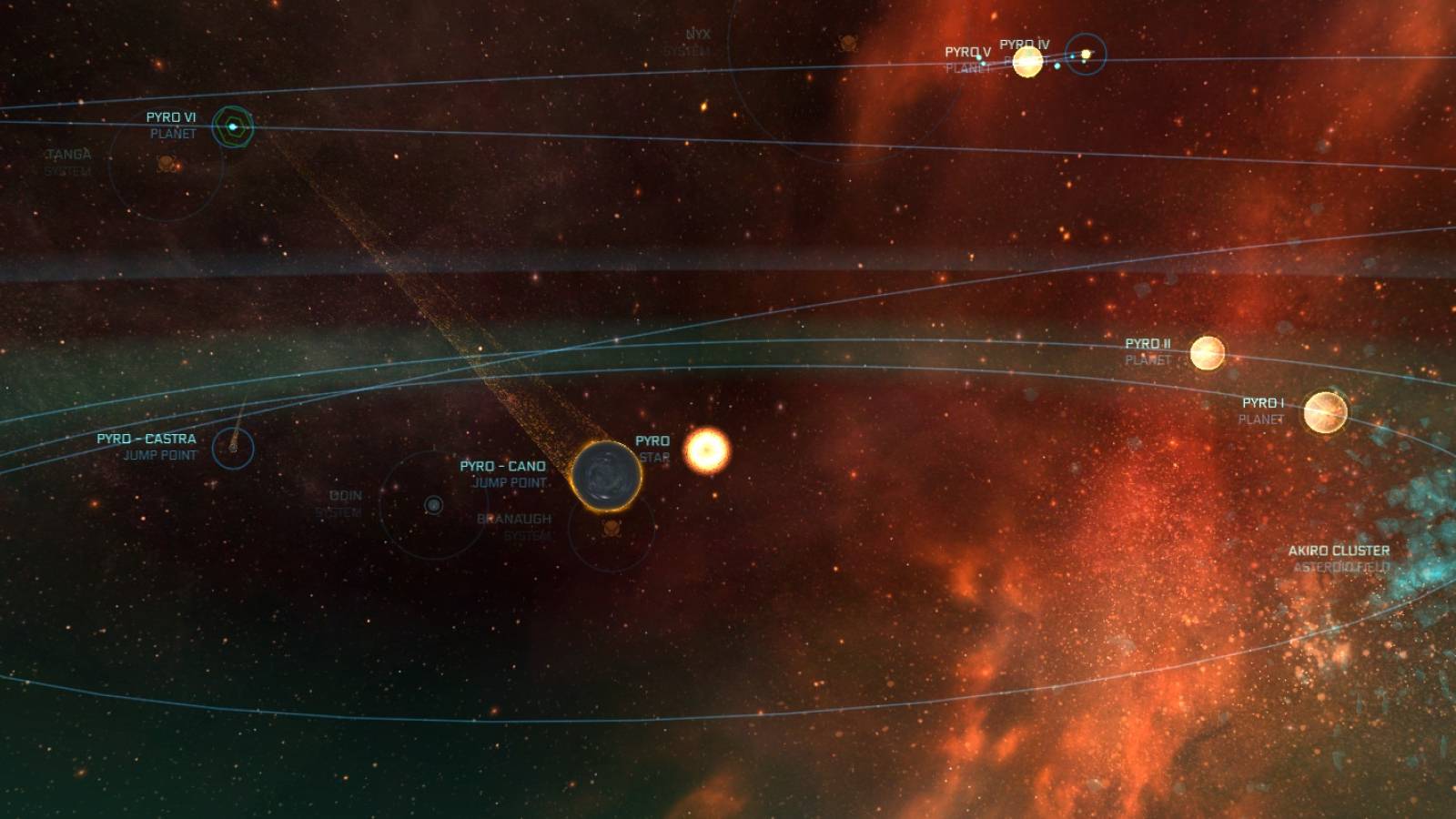Select the Pyro I planet marker
Image resolution: width=1456 pixels, height=819 pixels.
[1327, 411]
